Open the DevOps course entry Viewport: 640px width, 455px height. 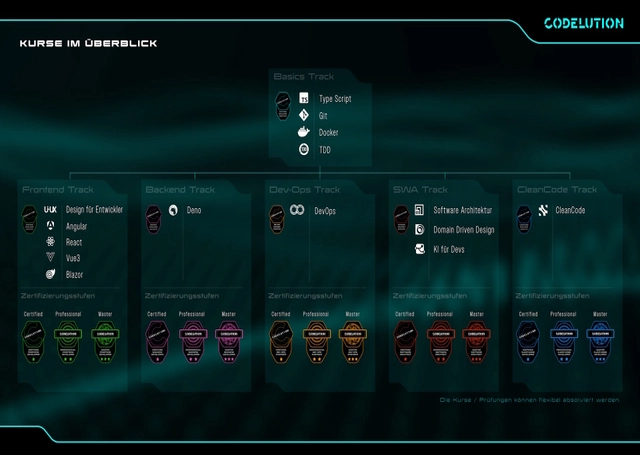(324, 211)
